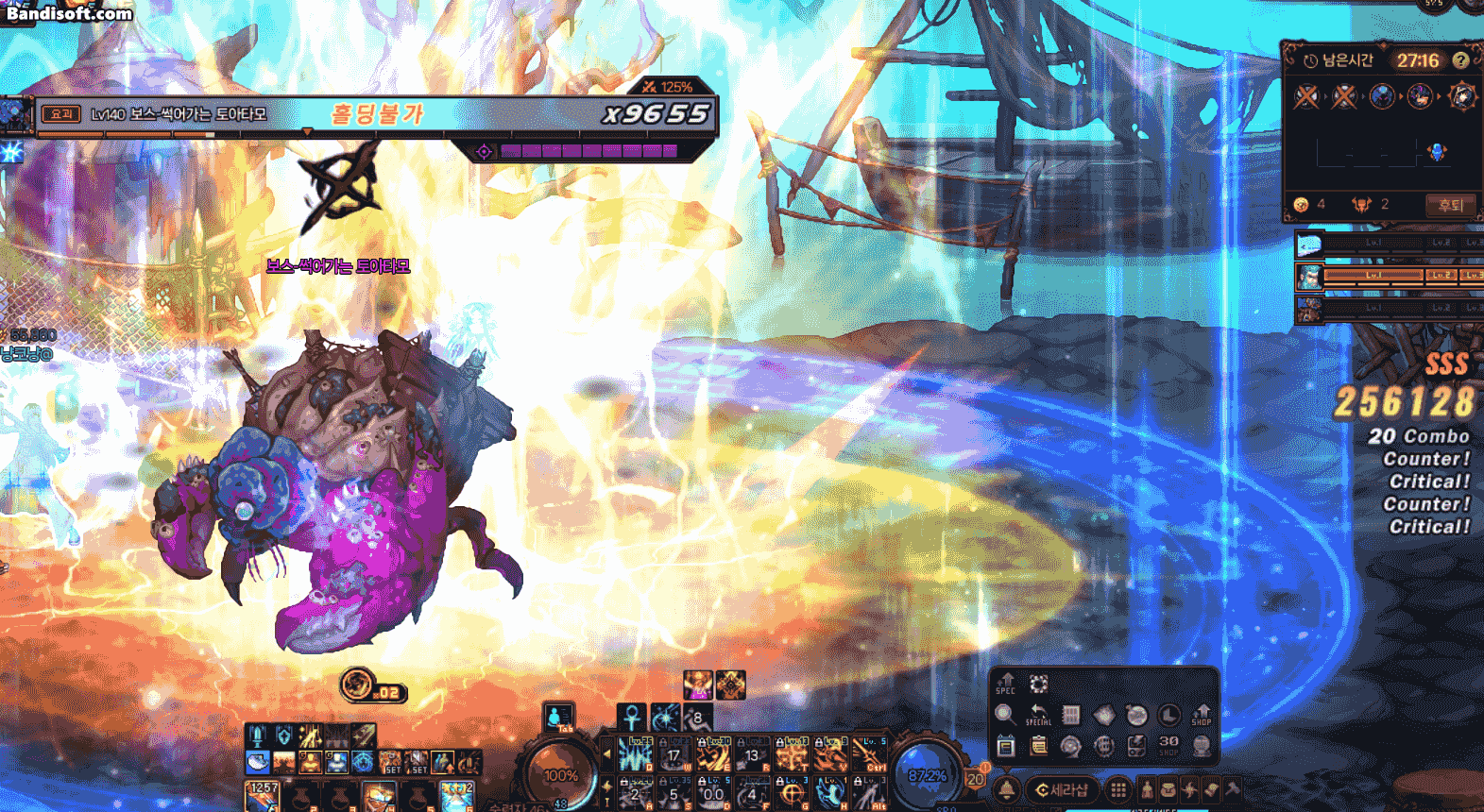
Task: Toggle the grid menu button
Action: 1118,789
